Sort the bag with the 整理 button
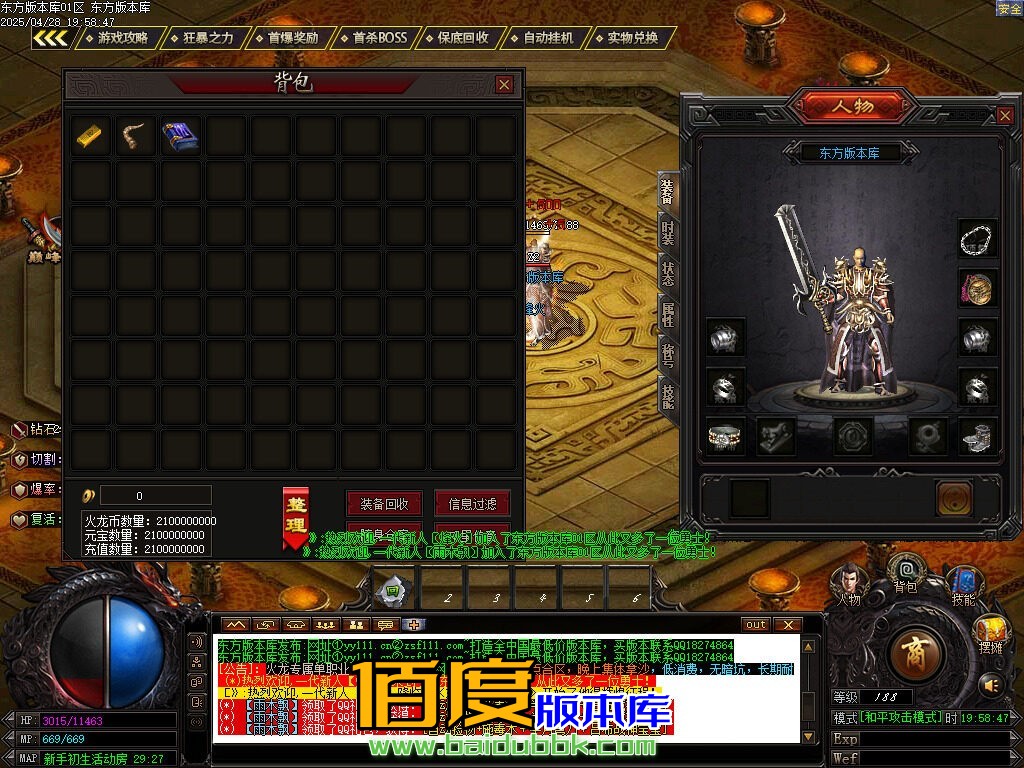1024x768 pixels. pyautogui.click(x=296, y=517)
